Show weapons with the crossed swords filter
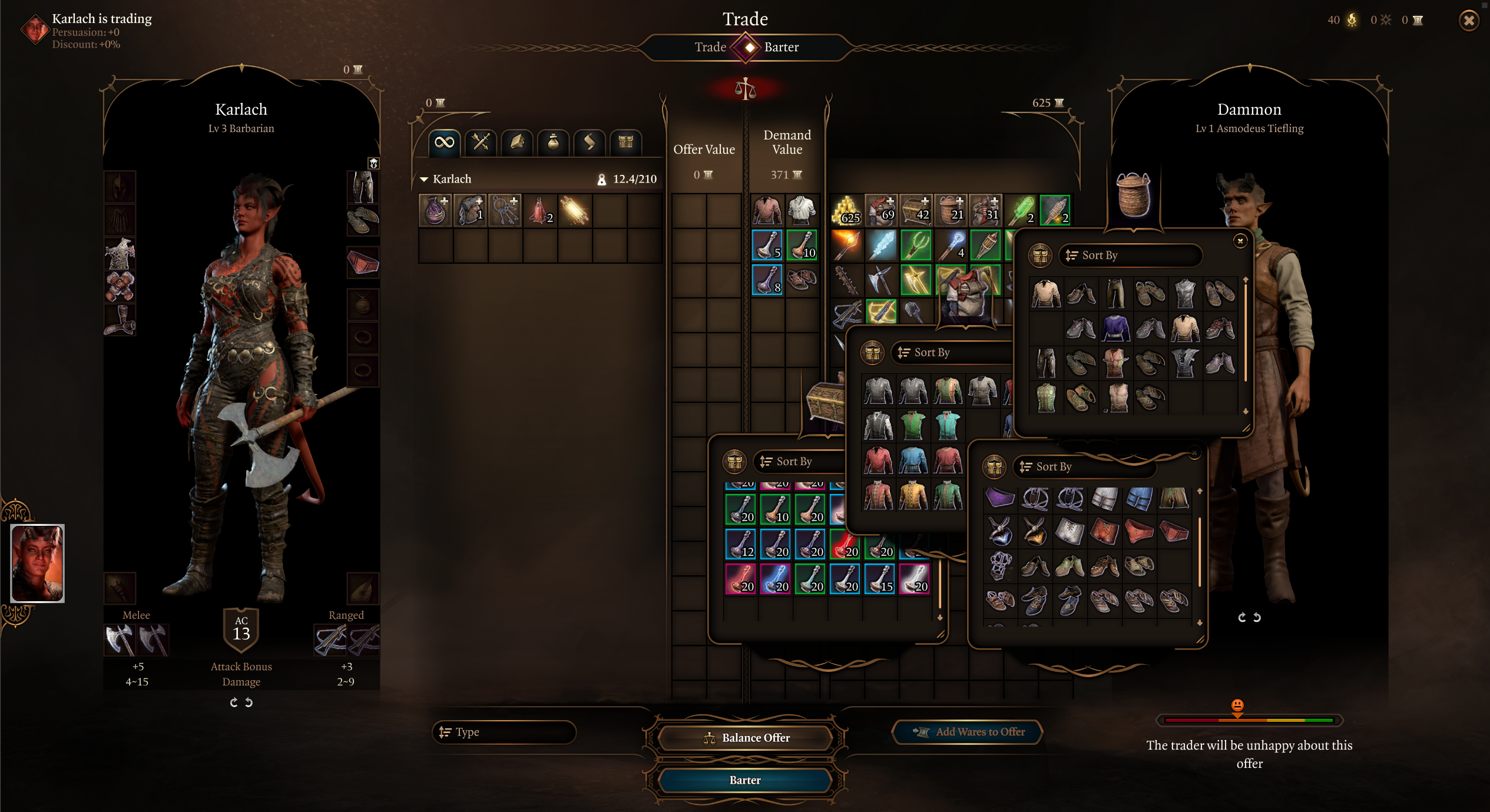This screenshot has height=812, width=1490. (481, 142)
